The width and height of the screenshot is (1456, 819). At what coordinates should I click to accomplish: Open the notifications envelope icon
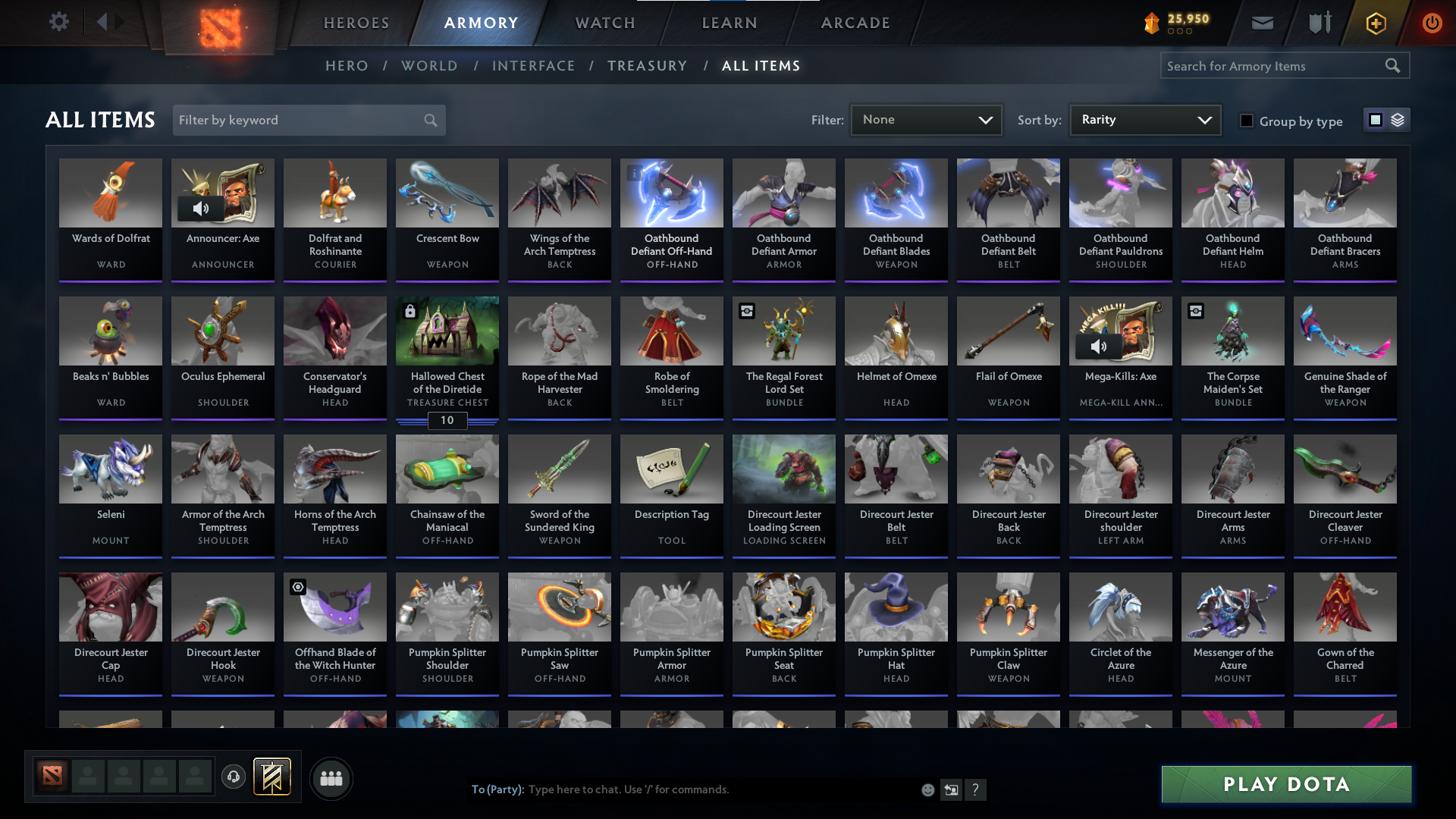[x=1262, y=23]
